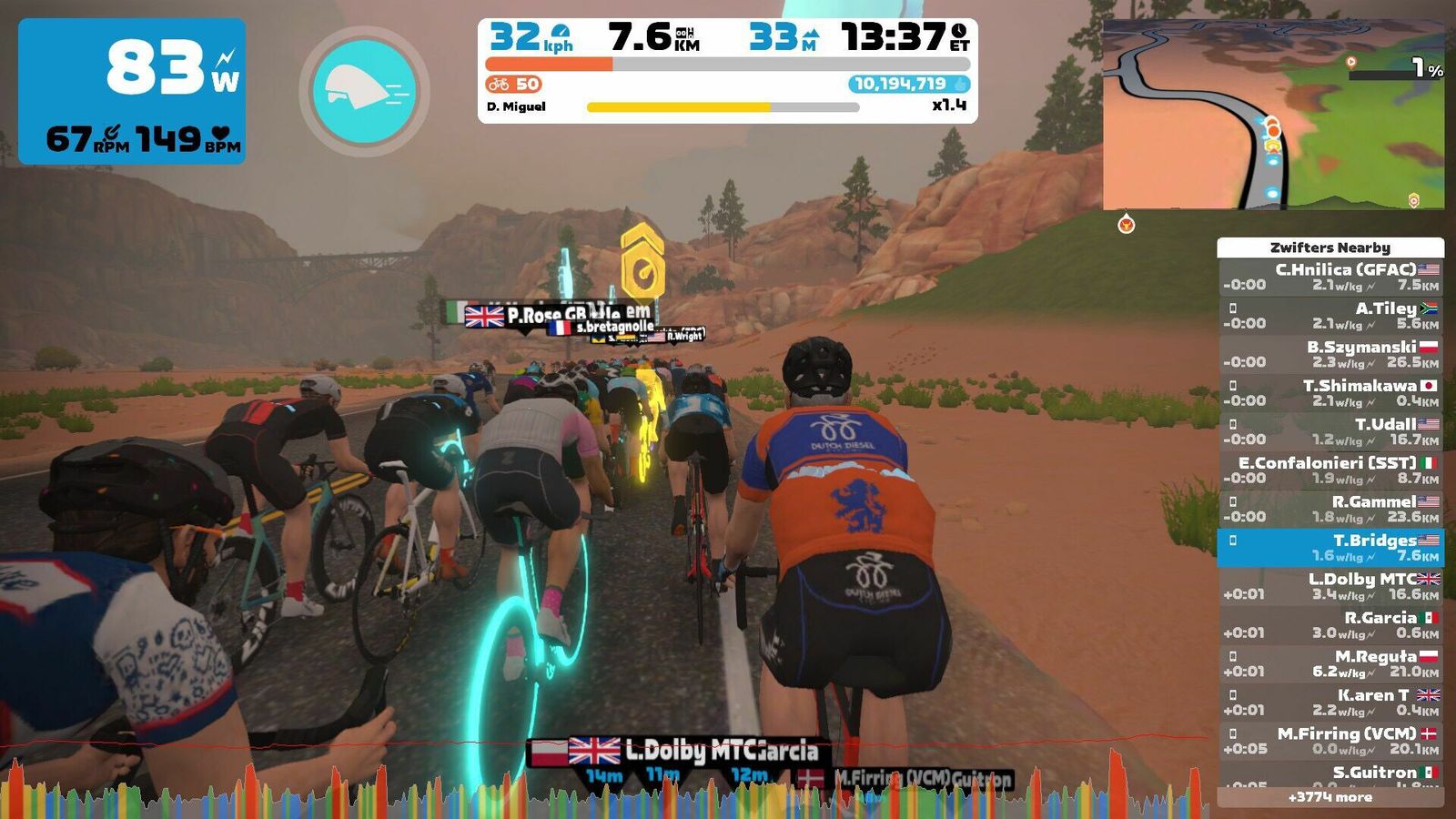Viewport: 1456px width, 819px height.
Task: View rider T.Shimakawa
Action: (x=1330, y=392)
